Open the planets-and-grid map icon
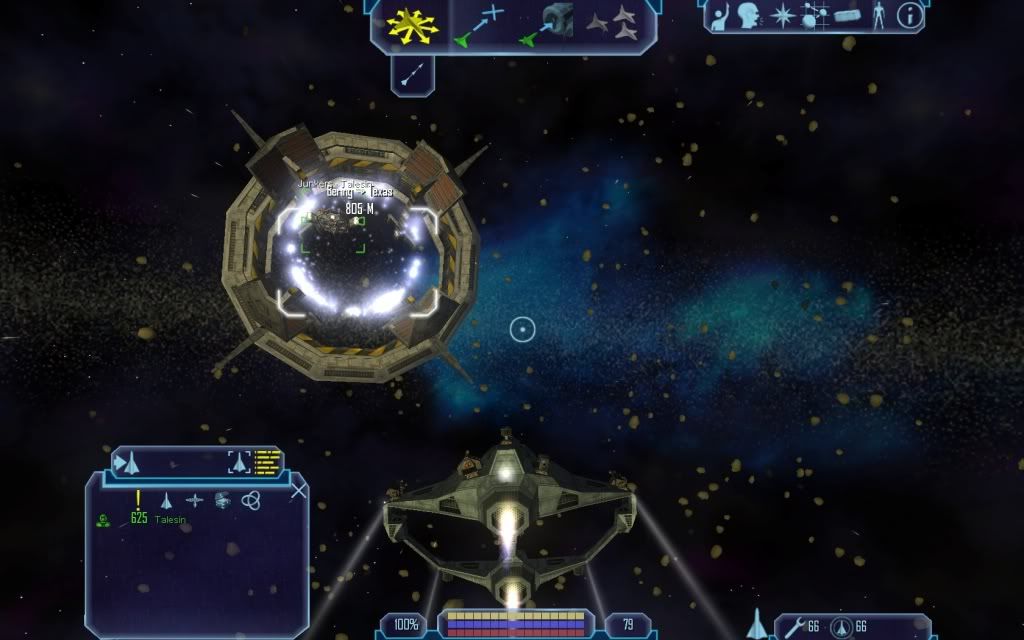 [x=813, y=15]
